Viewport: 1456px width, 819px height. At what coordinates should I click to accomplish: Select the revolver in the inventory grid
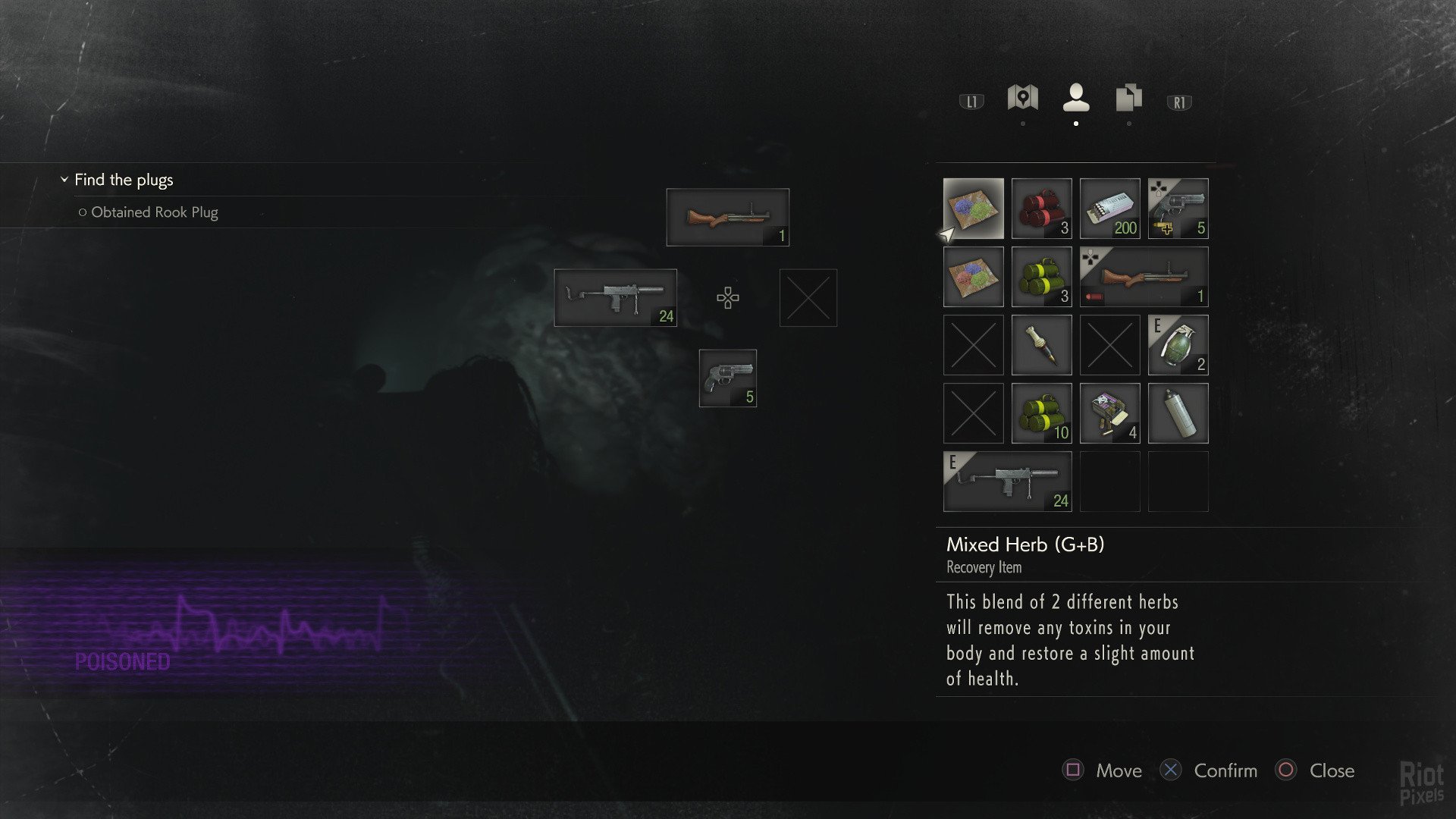1178,209
